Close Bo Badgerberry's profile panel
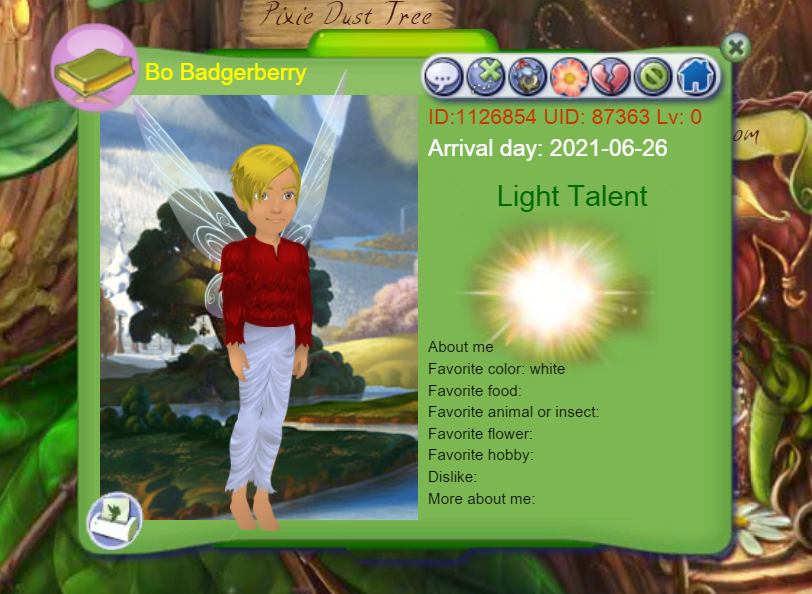Screen dimensions: 812x594 point(735,47)
